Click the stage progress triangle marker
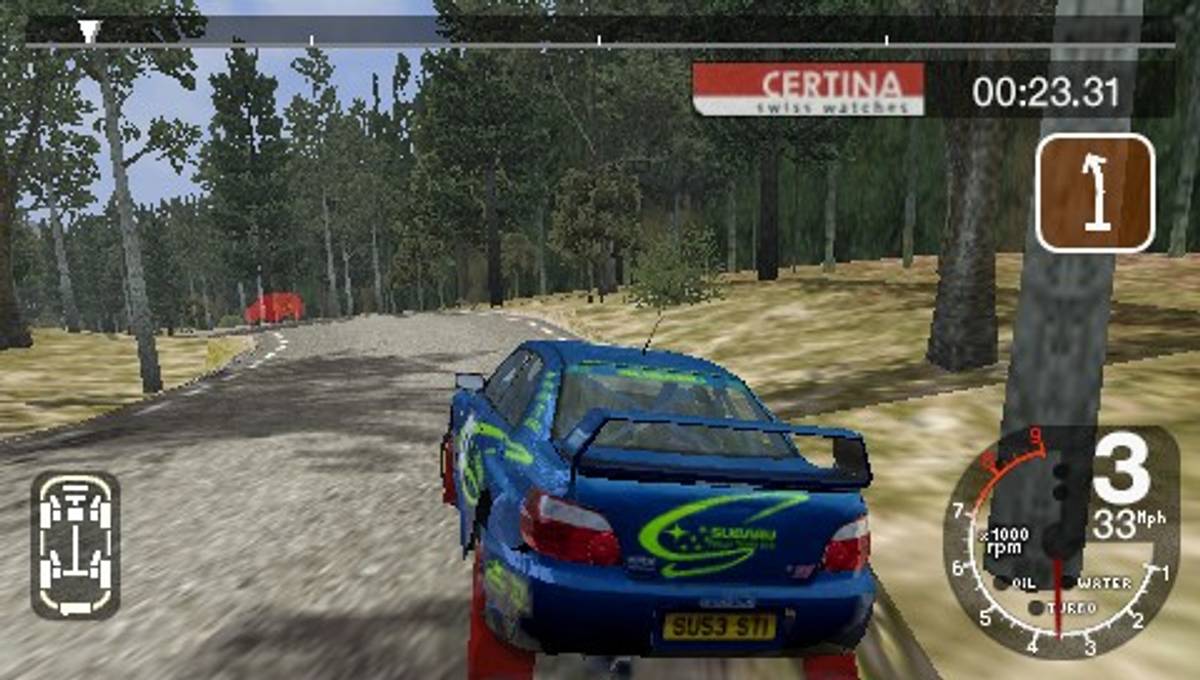 point(89,31)
